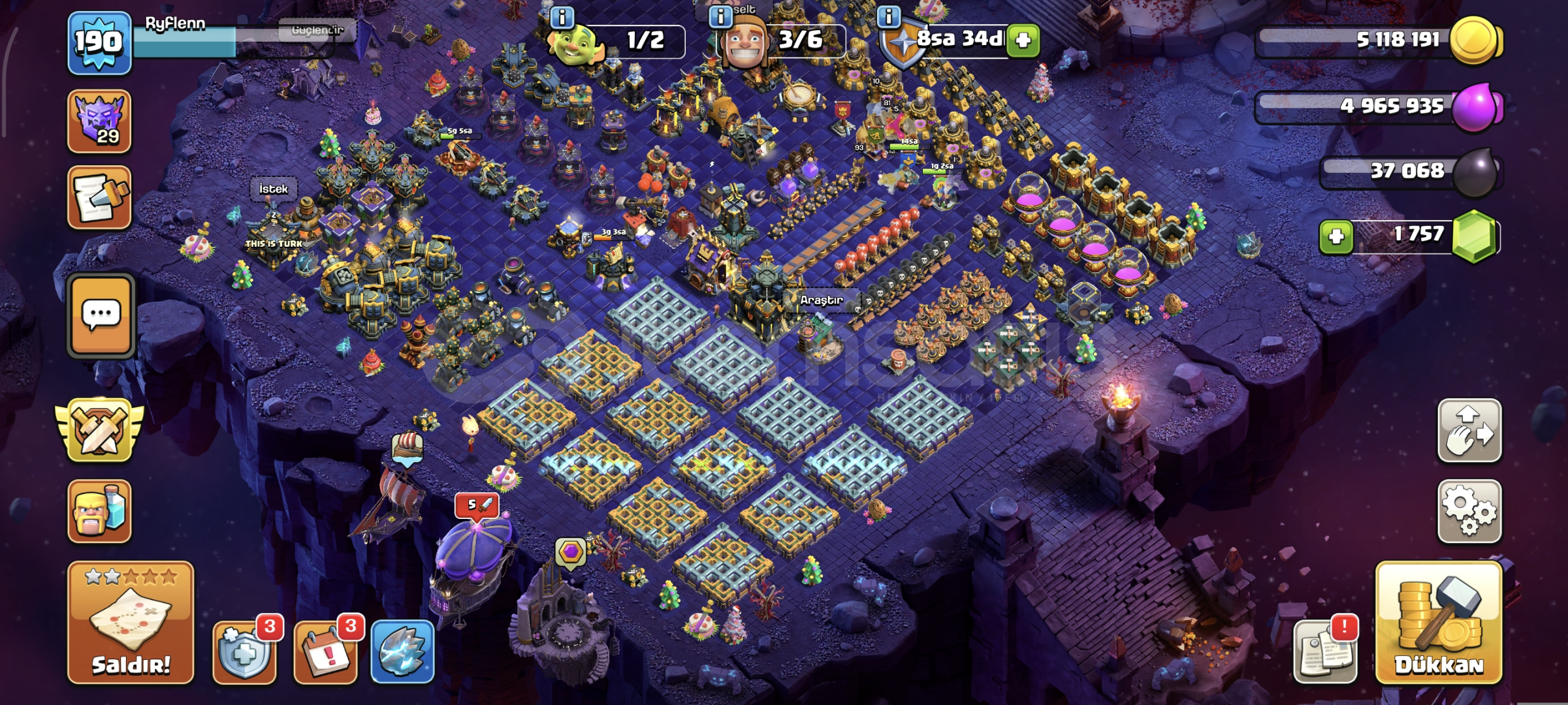Open the Dükkan shop
The width and height of the screenshot is (1568, 705).
1439,623
